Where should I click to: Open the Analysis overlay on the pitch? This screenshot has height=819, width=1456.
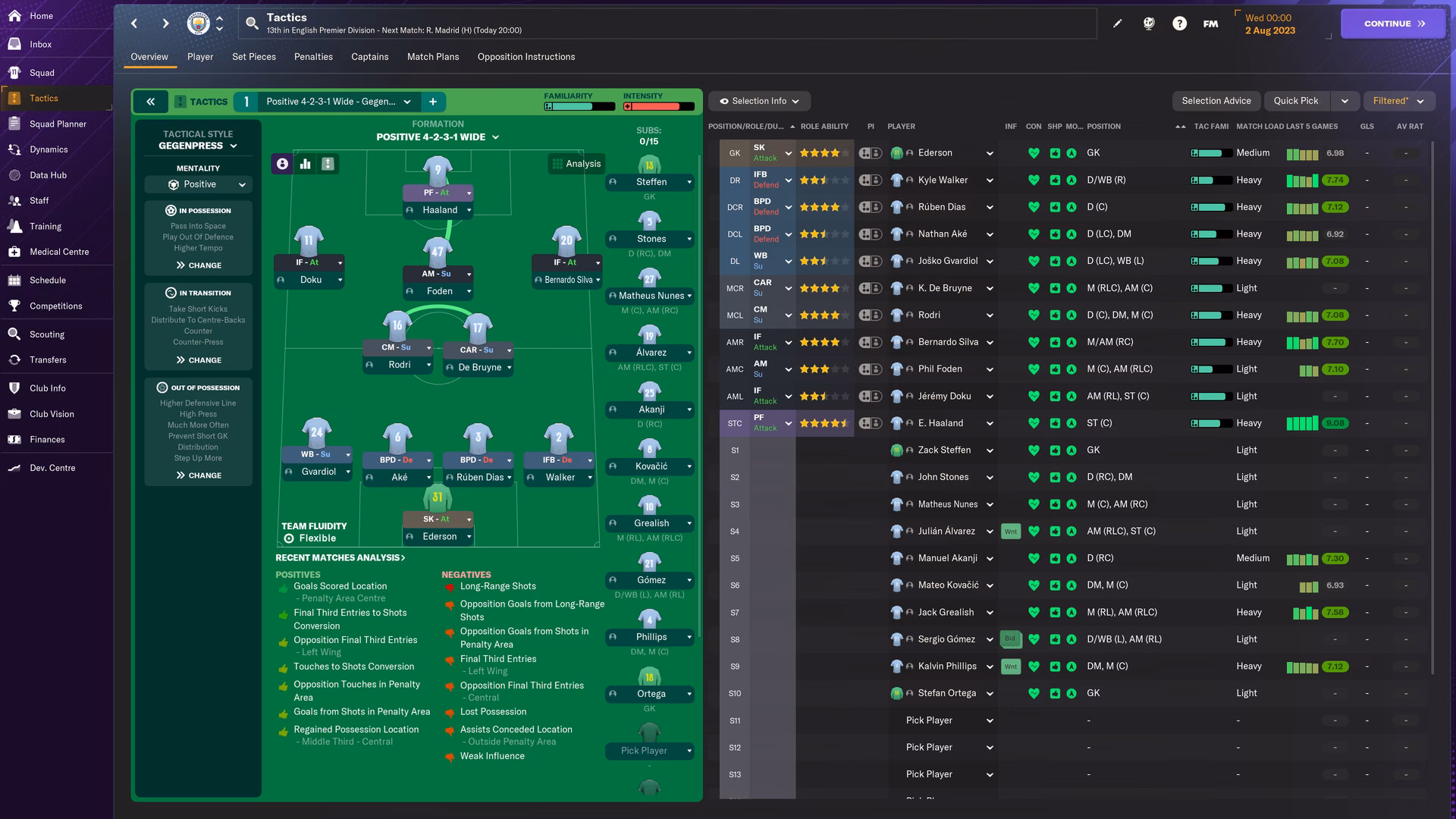point(576,163)
